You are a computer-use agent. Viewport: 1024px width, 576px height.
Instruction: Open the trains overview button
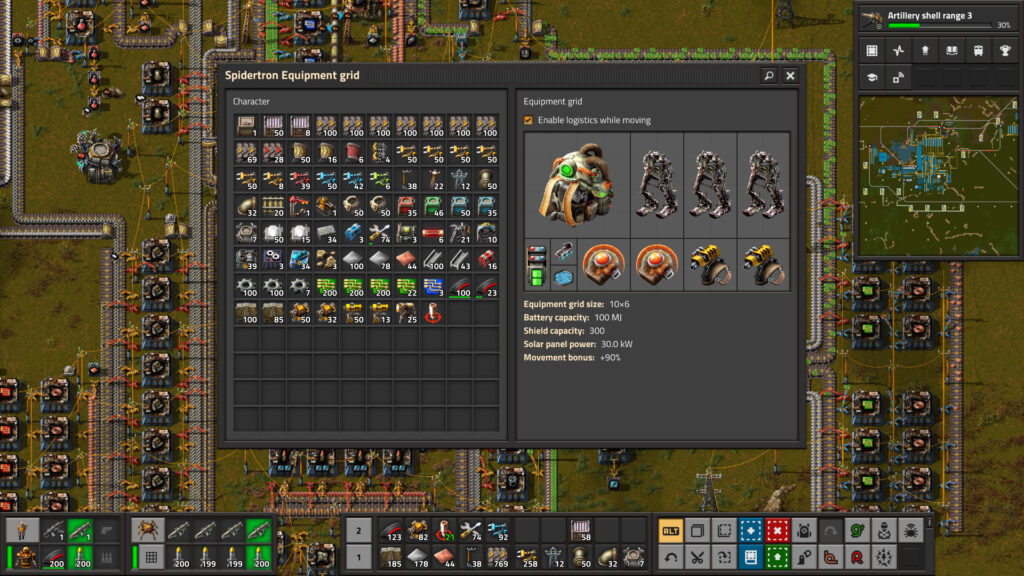pyautogui.click(x=977, y=50)
